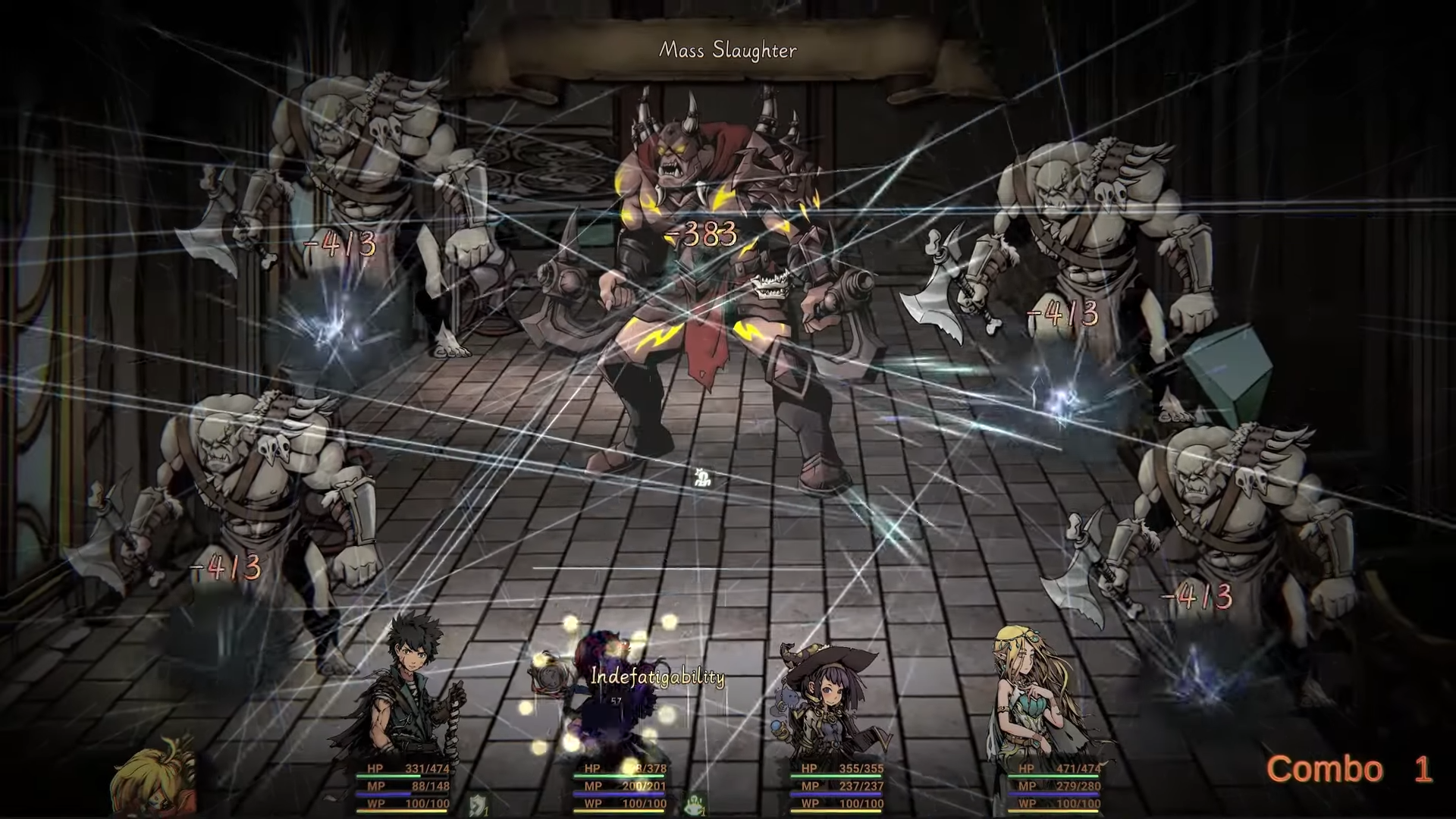Inspect the green status icon beside the witch

[x=695, y=804]
